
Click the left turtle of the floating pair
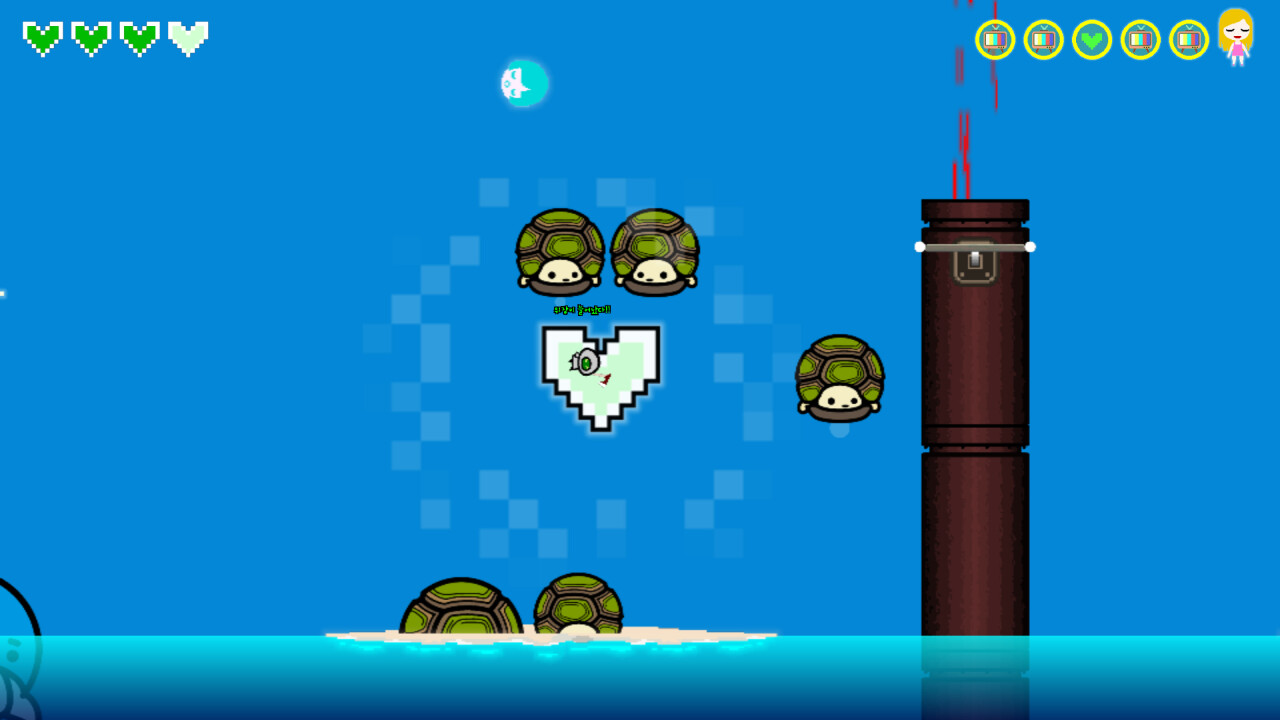(558, 252)
